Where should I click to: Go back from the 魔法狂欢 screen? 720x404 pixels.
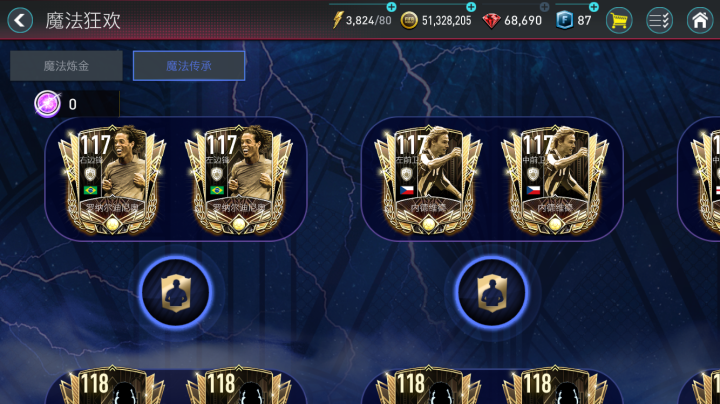(21, 20)
